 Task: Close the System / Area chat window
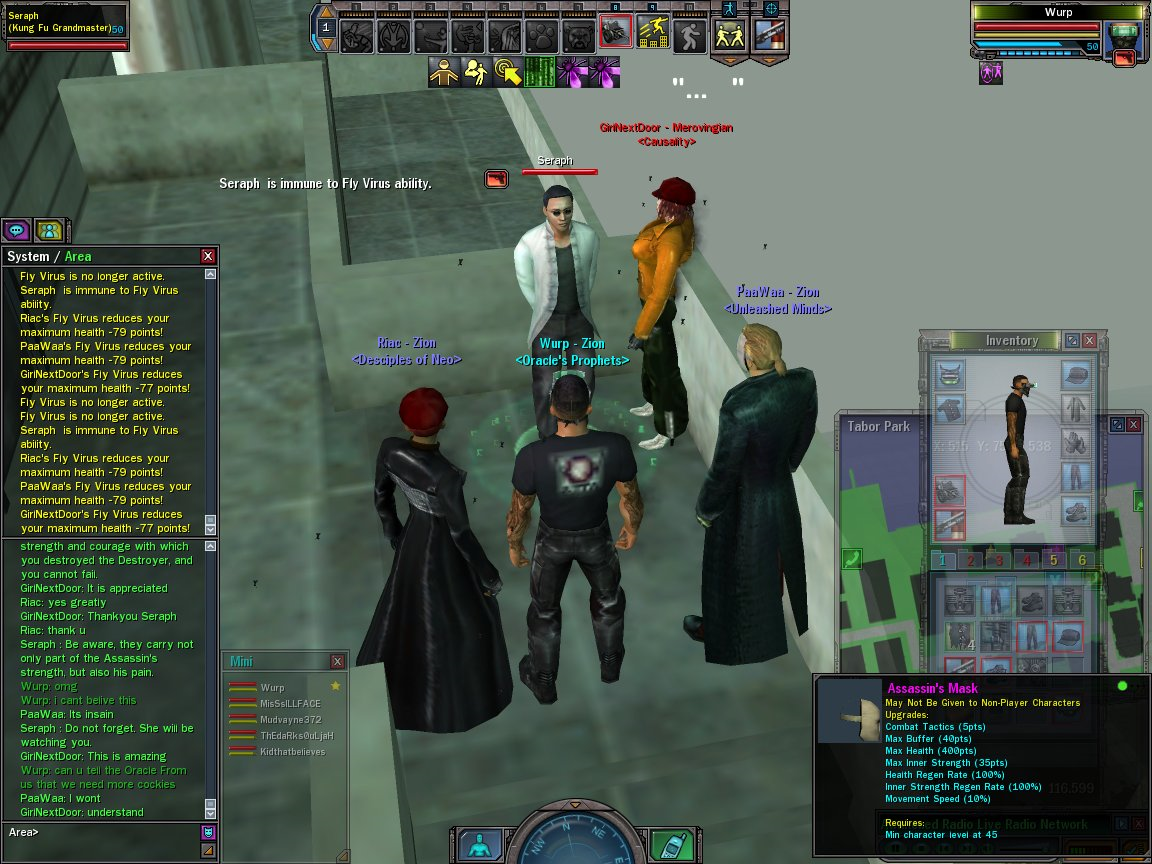208,256
